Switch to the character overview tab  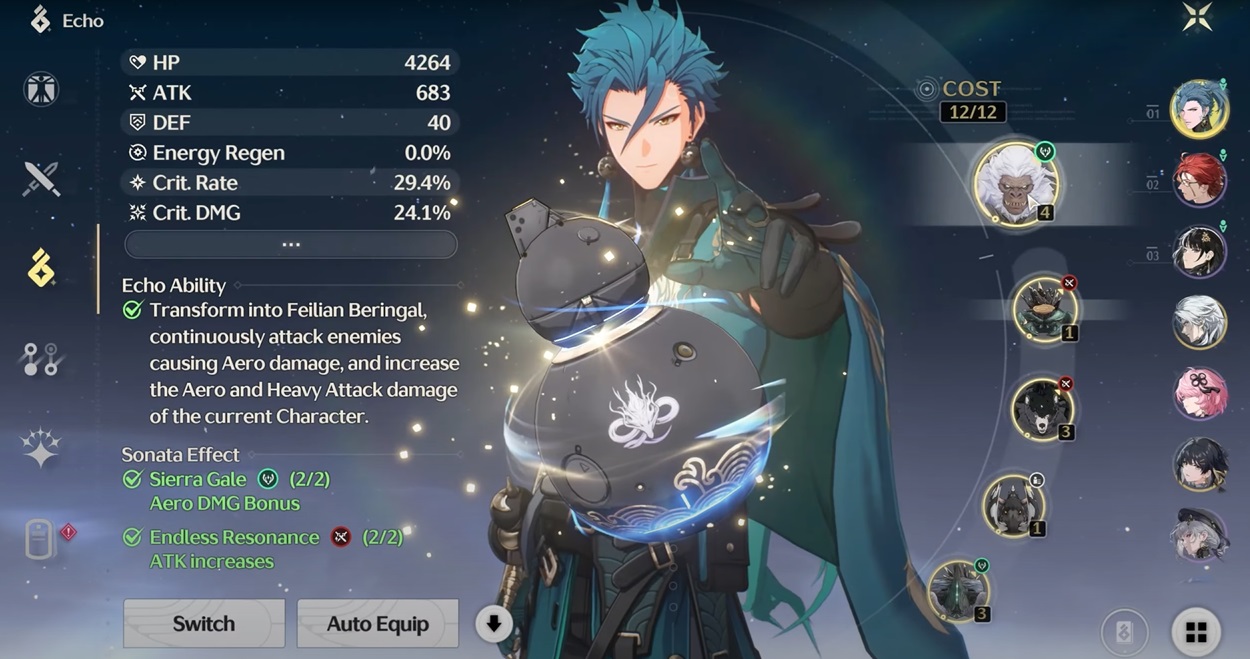(x=42, y=90)
